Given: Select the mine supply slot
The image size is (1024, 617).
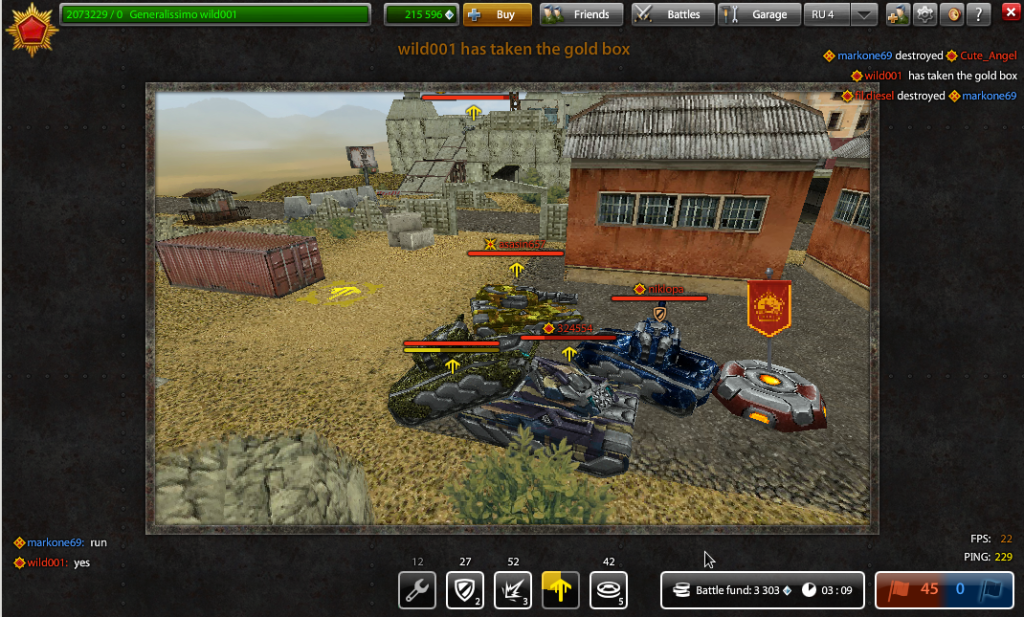Looking at the screenshot, I should [x=608, y=589].
